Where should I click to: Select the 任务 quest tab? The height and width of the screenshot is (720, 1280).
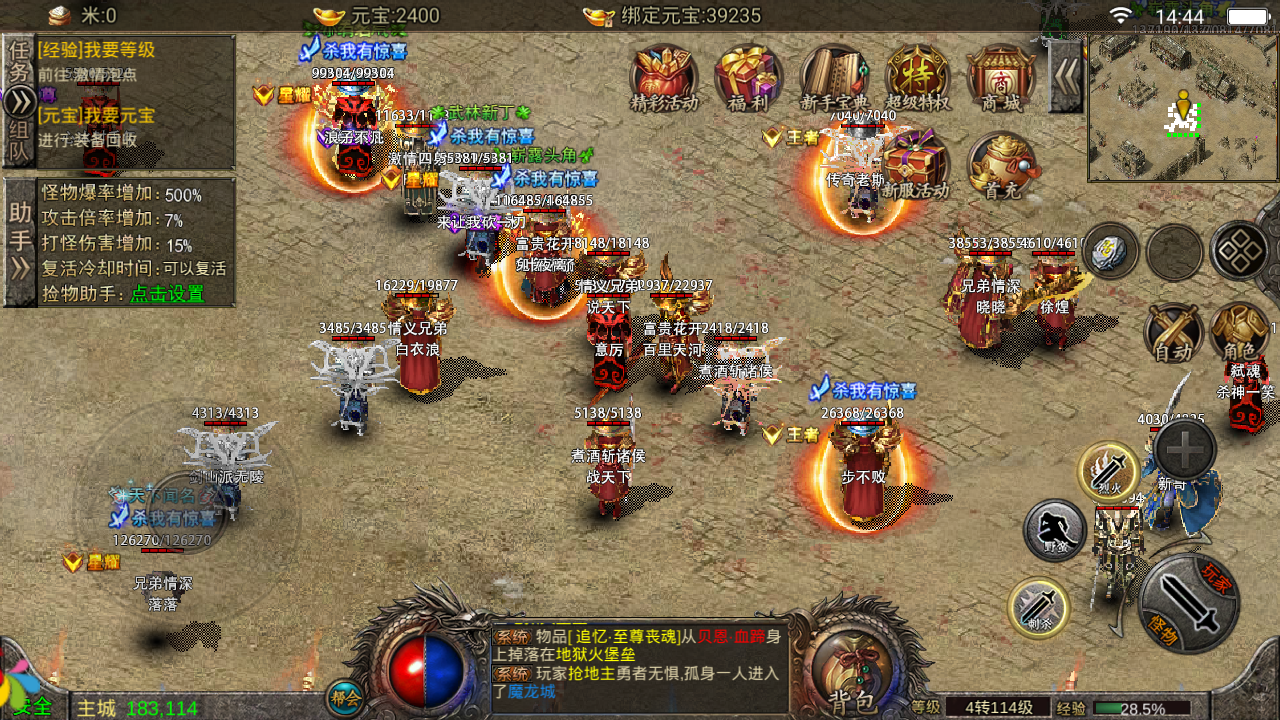click(x=19, y=62)
